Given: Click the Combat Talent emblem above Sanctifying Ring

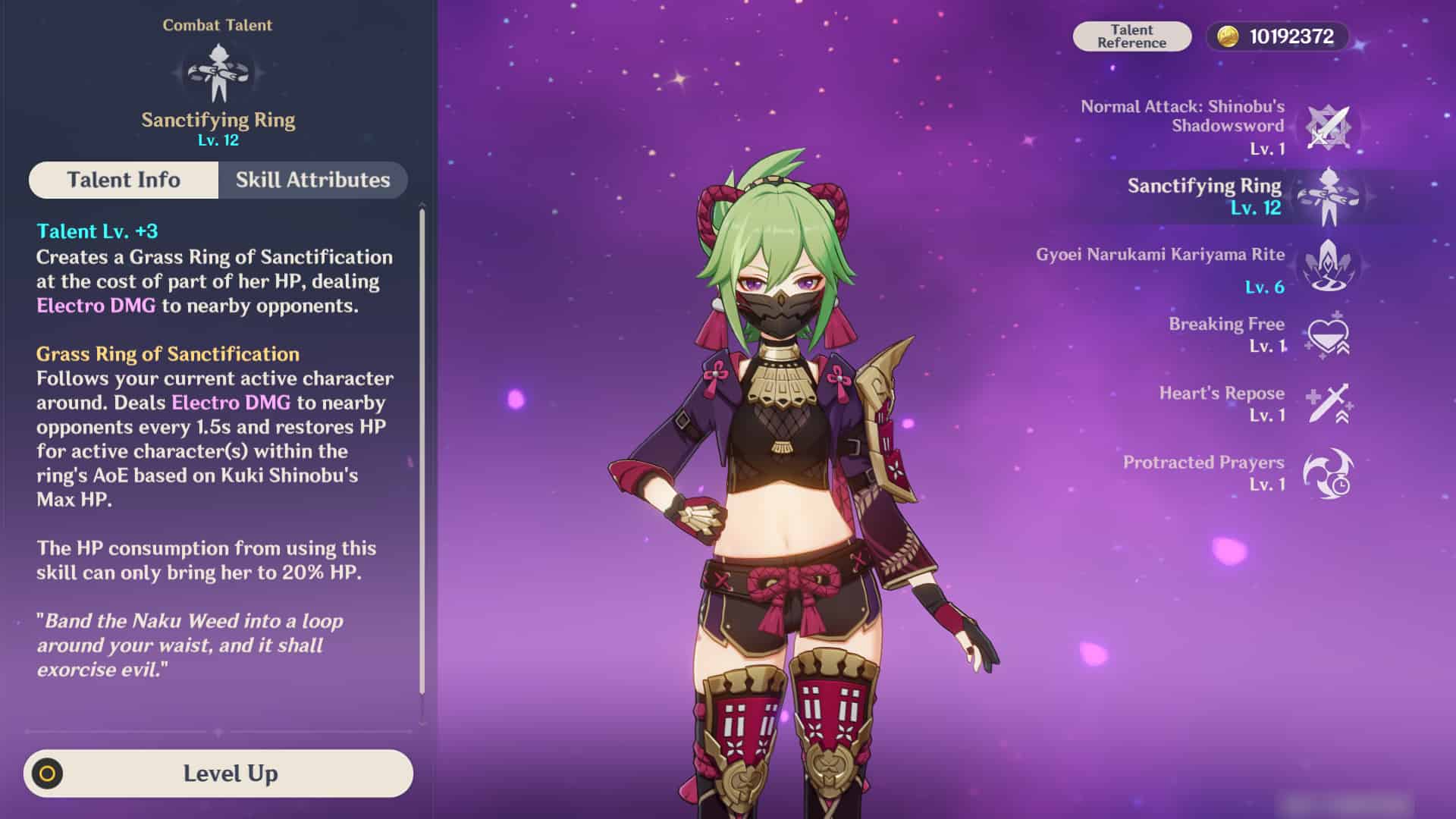Looking at the screenshot, I should tap(218, 72).
